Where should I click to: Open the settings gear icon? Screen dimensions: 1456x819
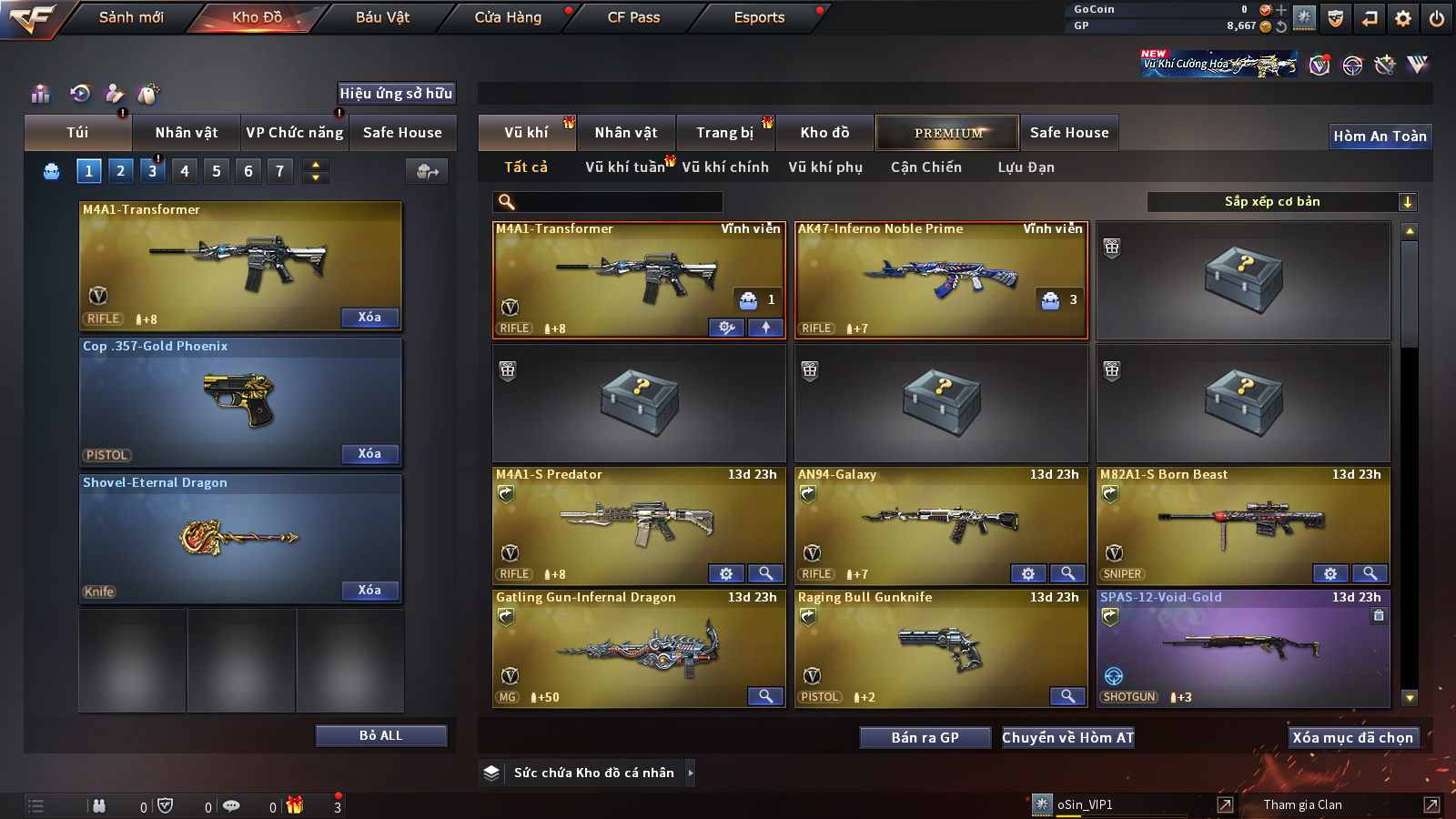tap(1403, 18)
